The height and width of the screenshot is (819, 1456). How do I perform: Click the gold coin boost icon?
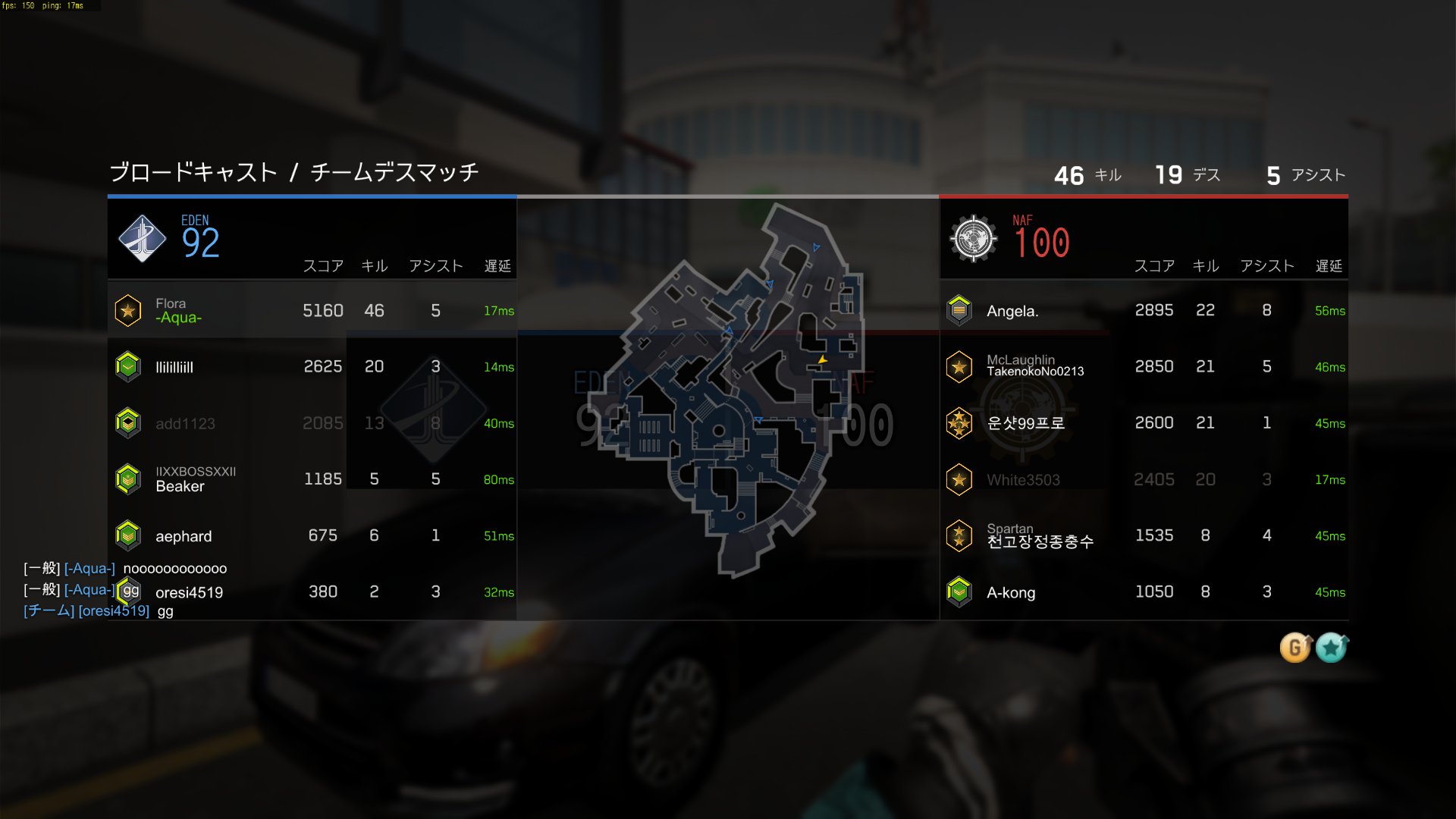pos(1295,648)
